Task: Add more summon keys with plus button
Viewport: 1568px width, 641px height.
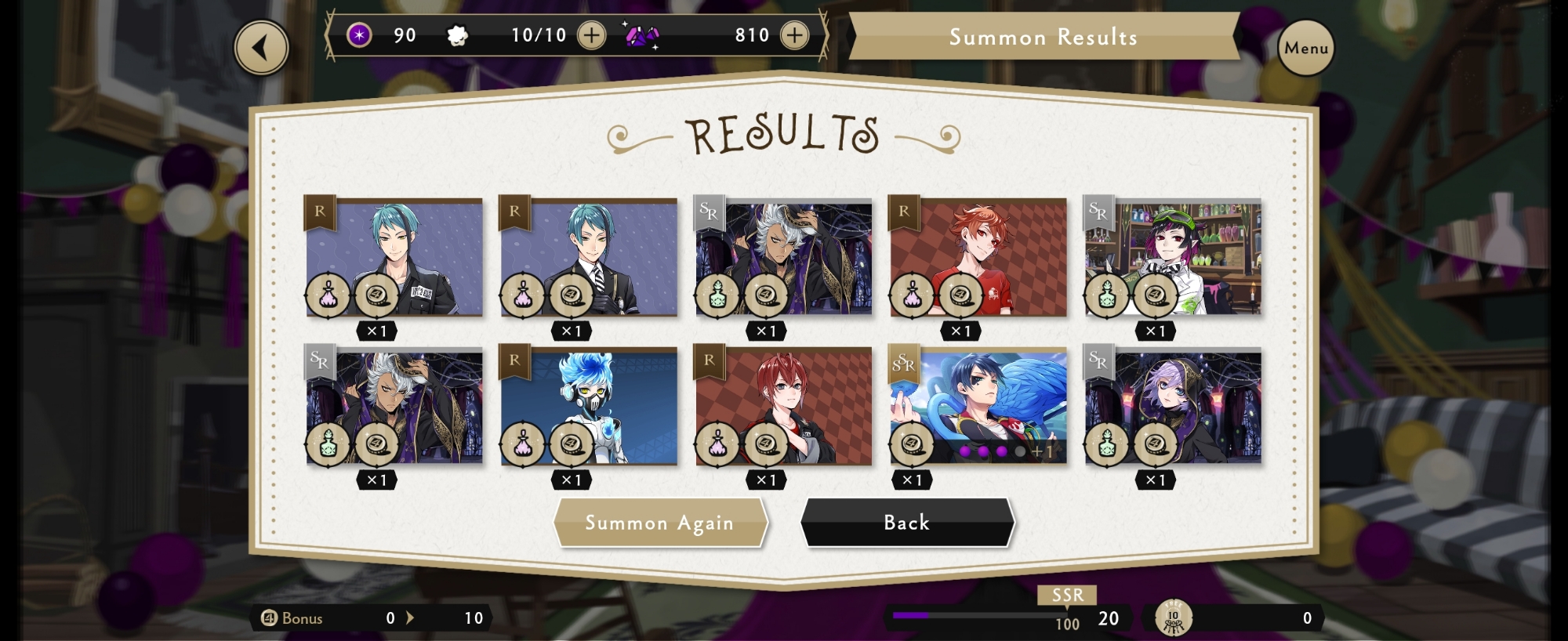Action: [x=591, y=35]
